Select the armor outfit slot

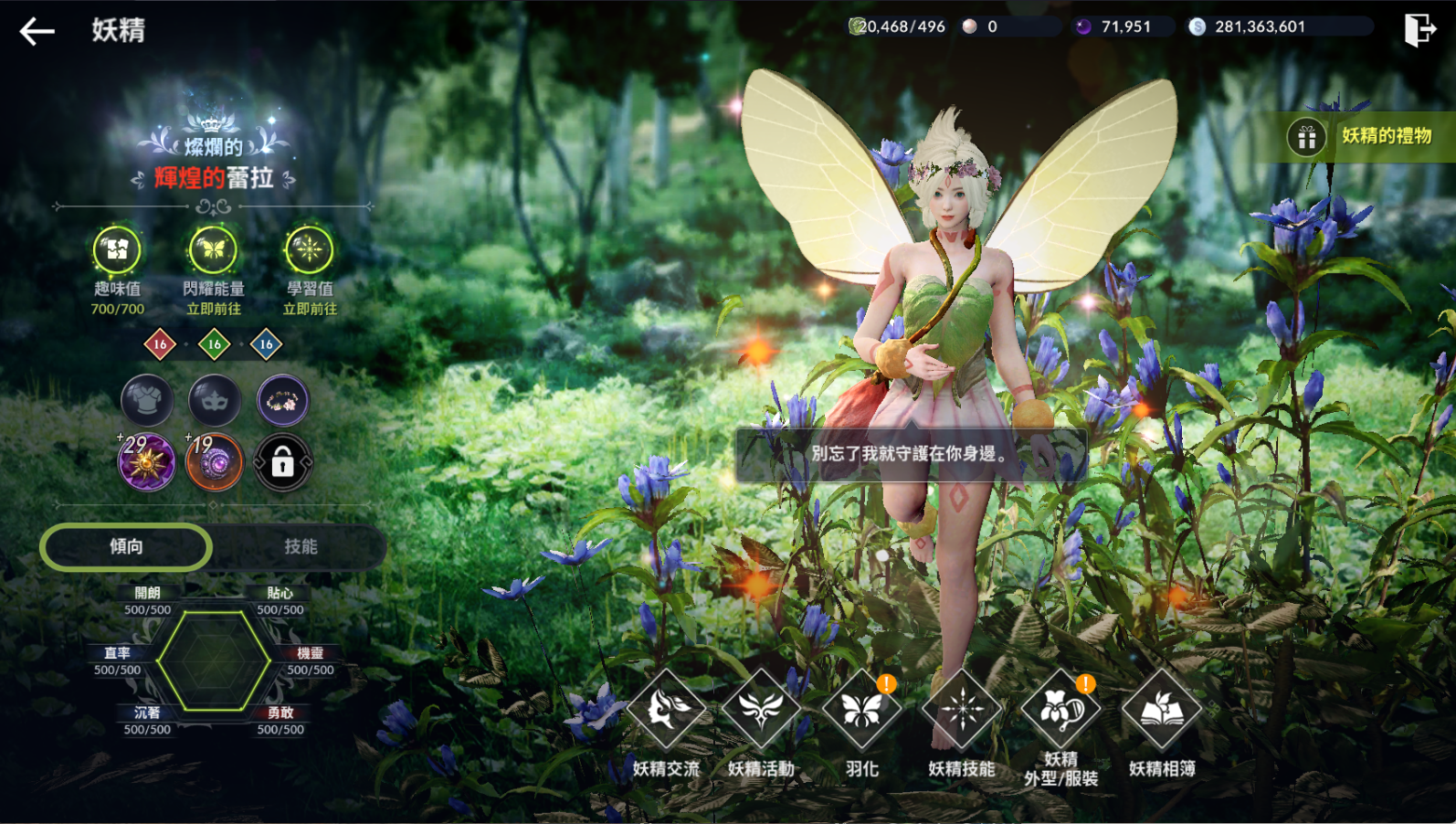click(147, 400)
